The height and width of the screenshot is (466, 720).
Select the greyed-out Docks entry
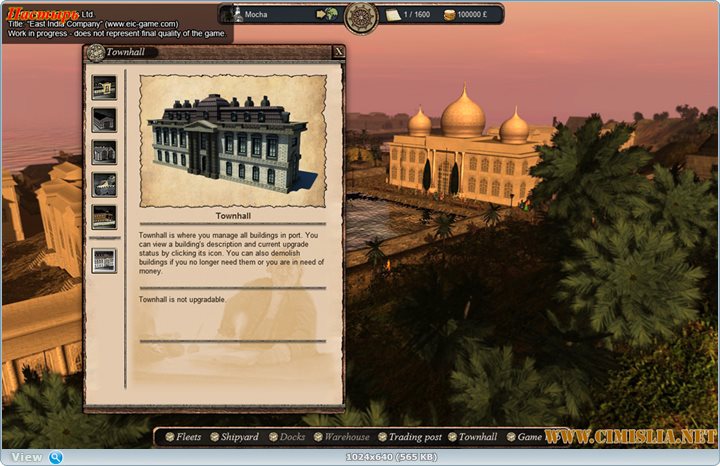(x=292, y=437)
